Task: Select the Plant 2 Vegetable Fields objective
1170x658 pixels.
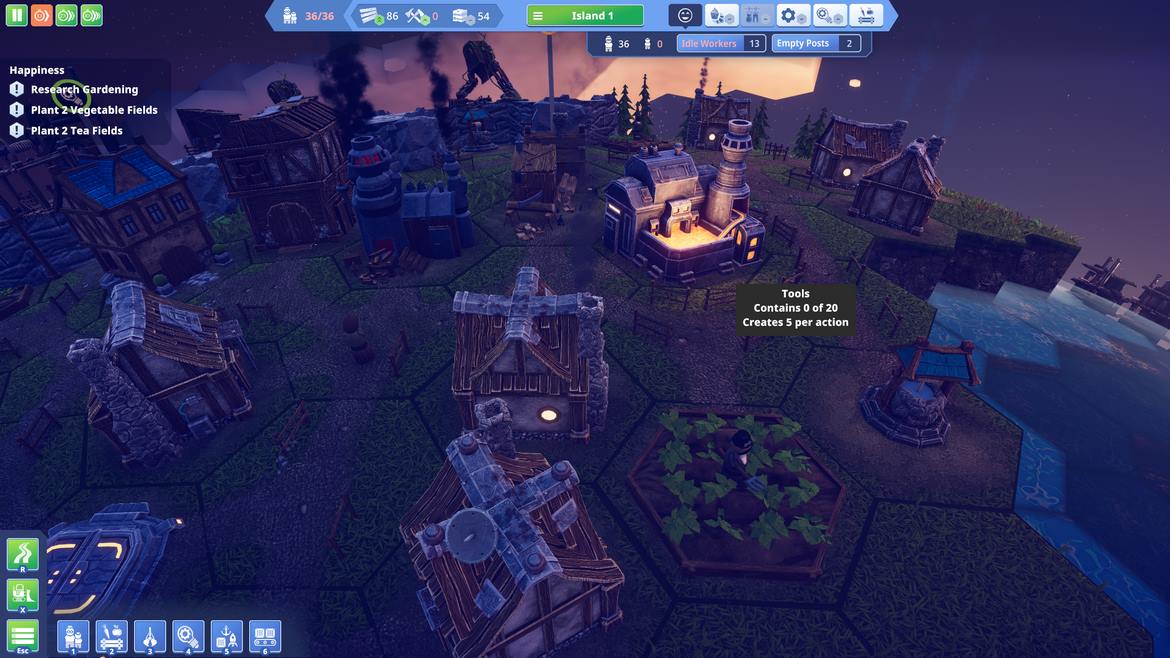Action: click(x=94, y=110)
